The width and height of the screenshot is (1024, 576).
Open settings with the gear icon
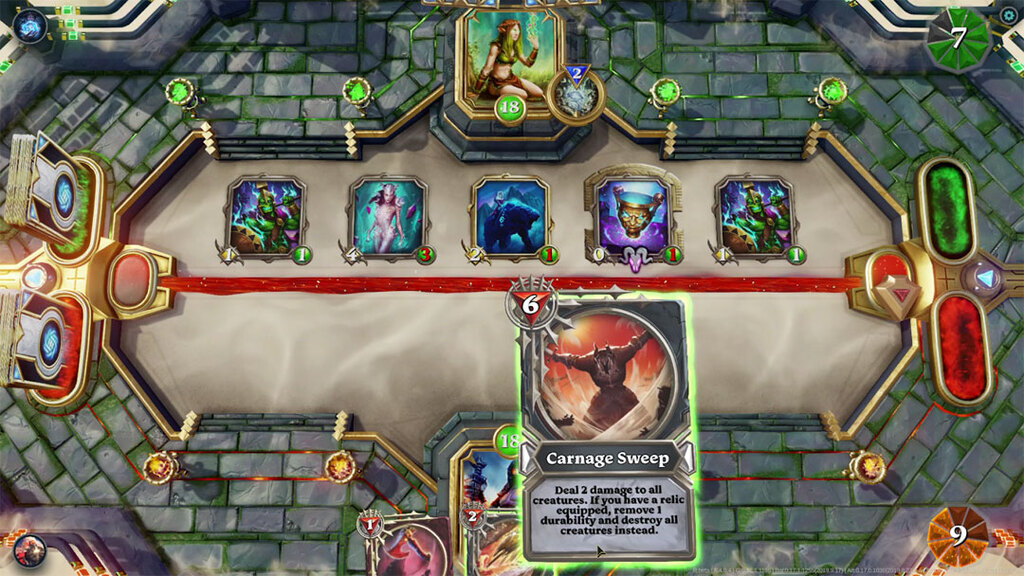[1007, 15]
